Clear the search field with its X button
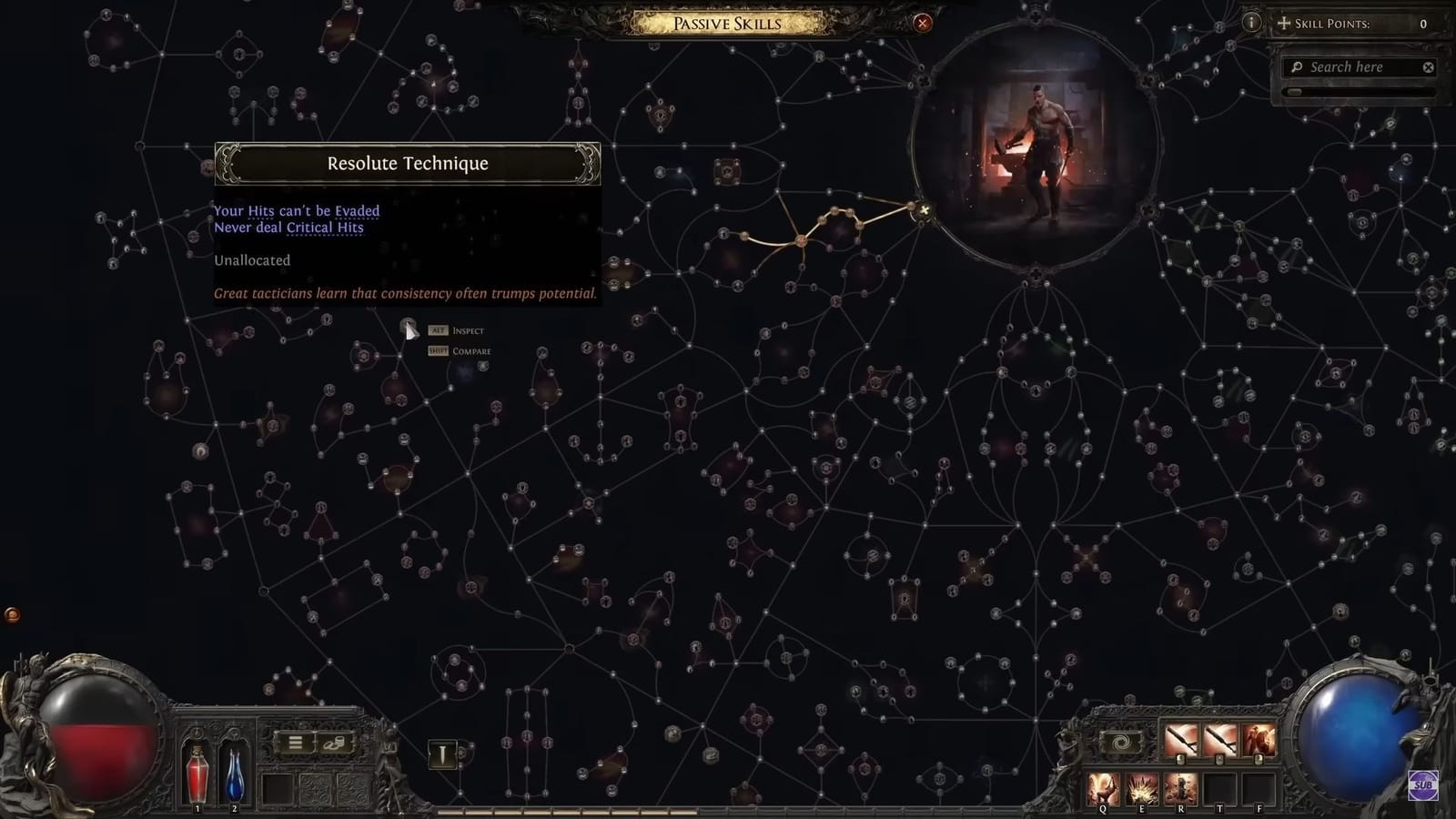The width and height of the screenshot is (1456, 819). pos(1429,66)
